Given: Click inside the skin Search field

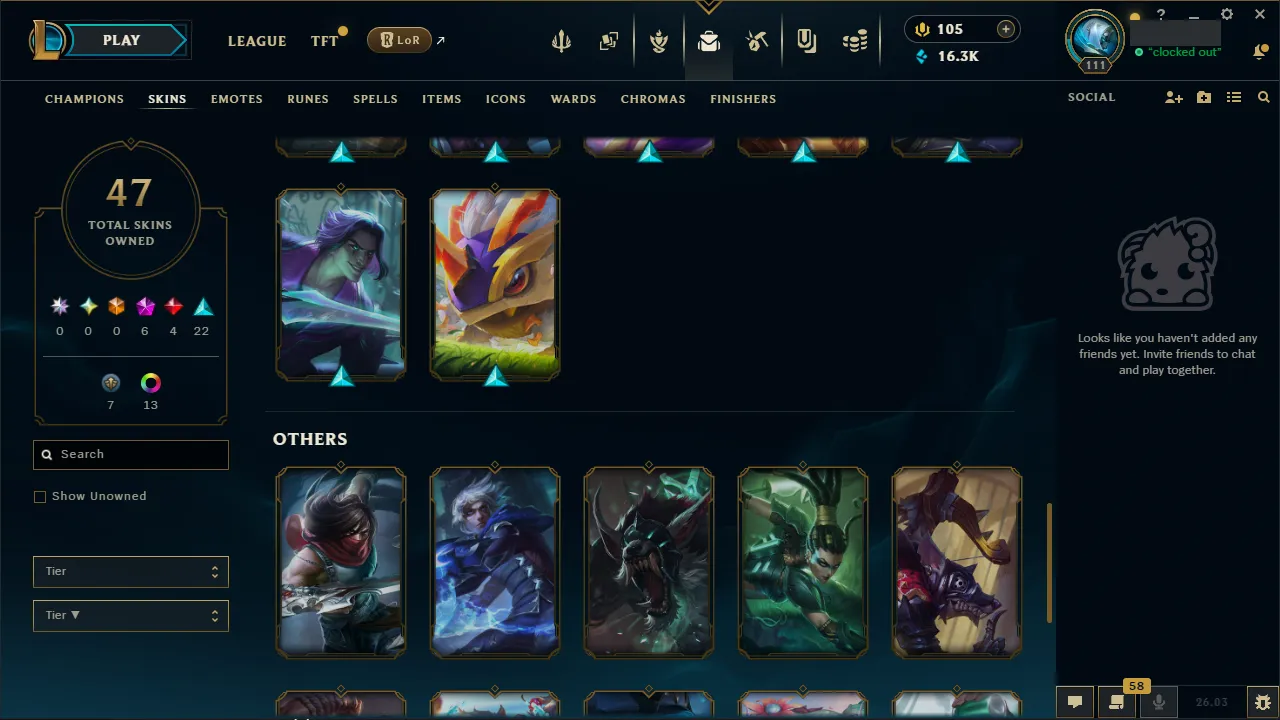Looking at the screenshot, I should coord(130,454).
